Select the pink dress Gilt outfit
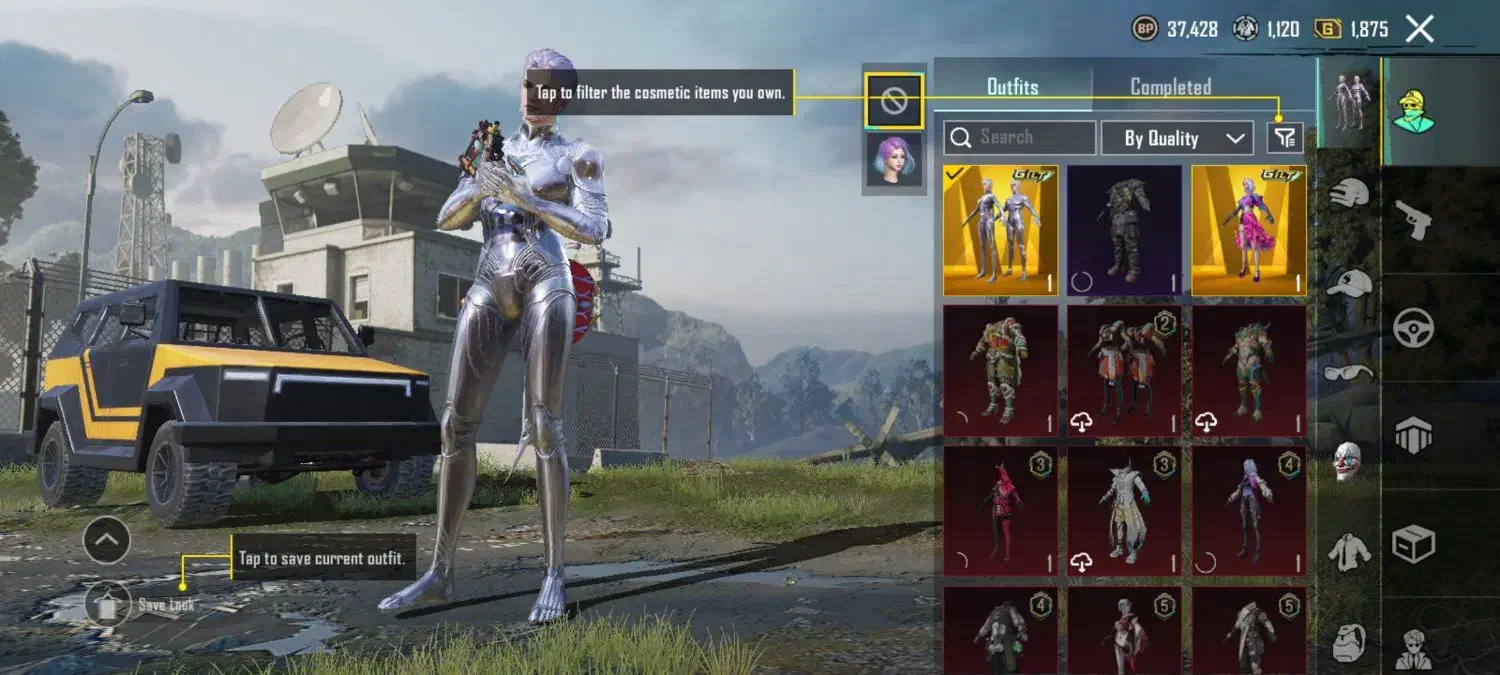Image resolution: width=1500 pixels, height=675 pixels. 1248,231
